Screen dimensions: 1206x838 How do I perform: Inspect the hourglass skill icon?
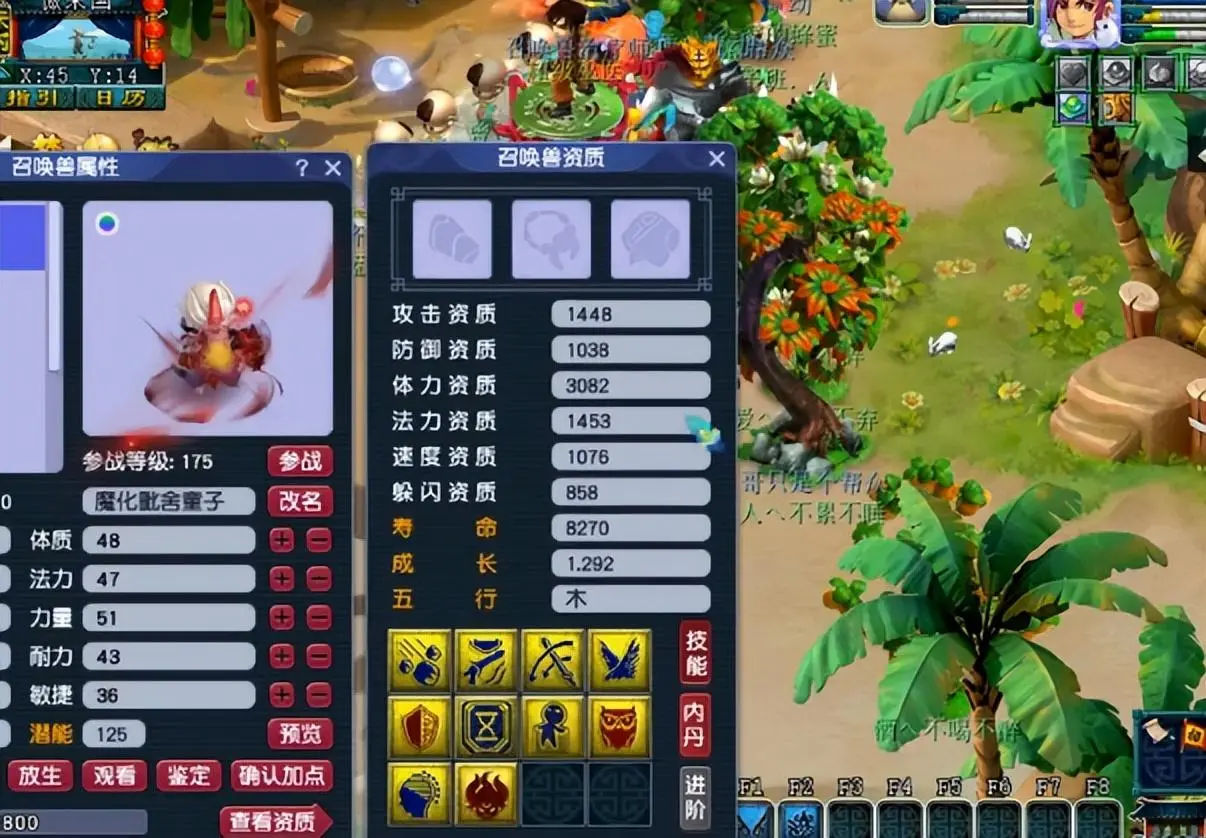click(x=486, y=727)
